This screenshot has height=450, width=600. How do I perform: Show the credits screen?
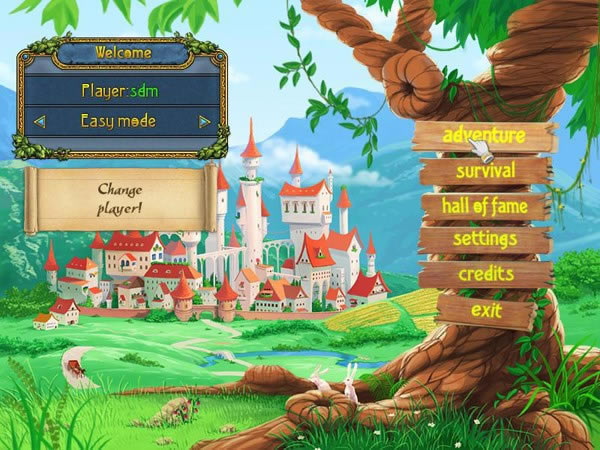click(486, 273)
